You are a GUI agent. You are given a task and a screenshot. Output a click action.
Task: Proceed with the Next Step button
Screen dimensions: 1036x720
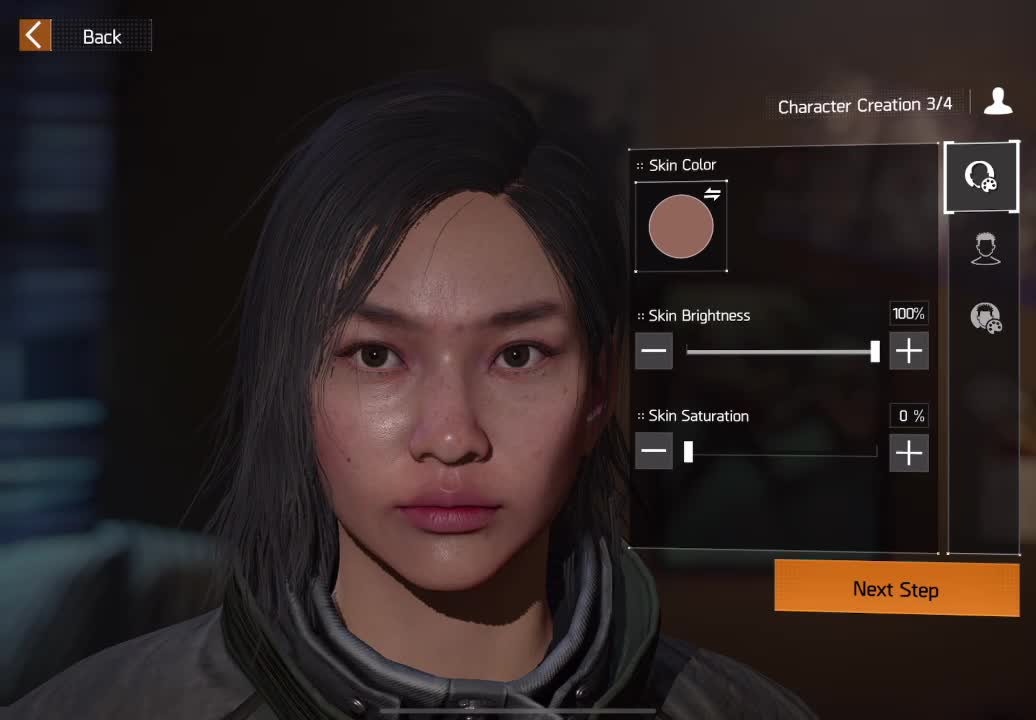click(x=896, y=589)
